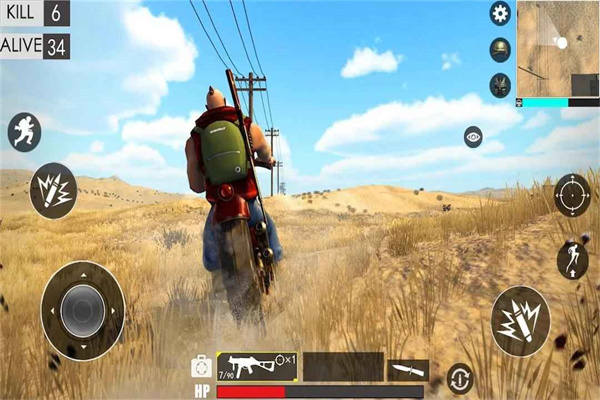Image resolution: width=600 pixels, height=400 pixels.
Task: Hit the circular-arrows weapon swap button
Action: click(x=460, y=378)
